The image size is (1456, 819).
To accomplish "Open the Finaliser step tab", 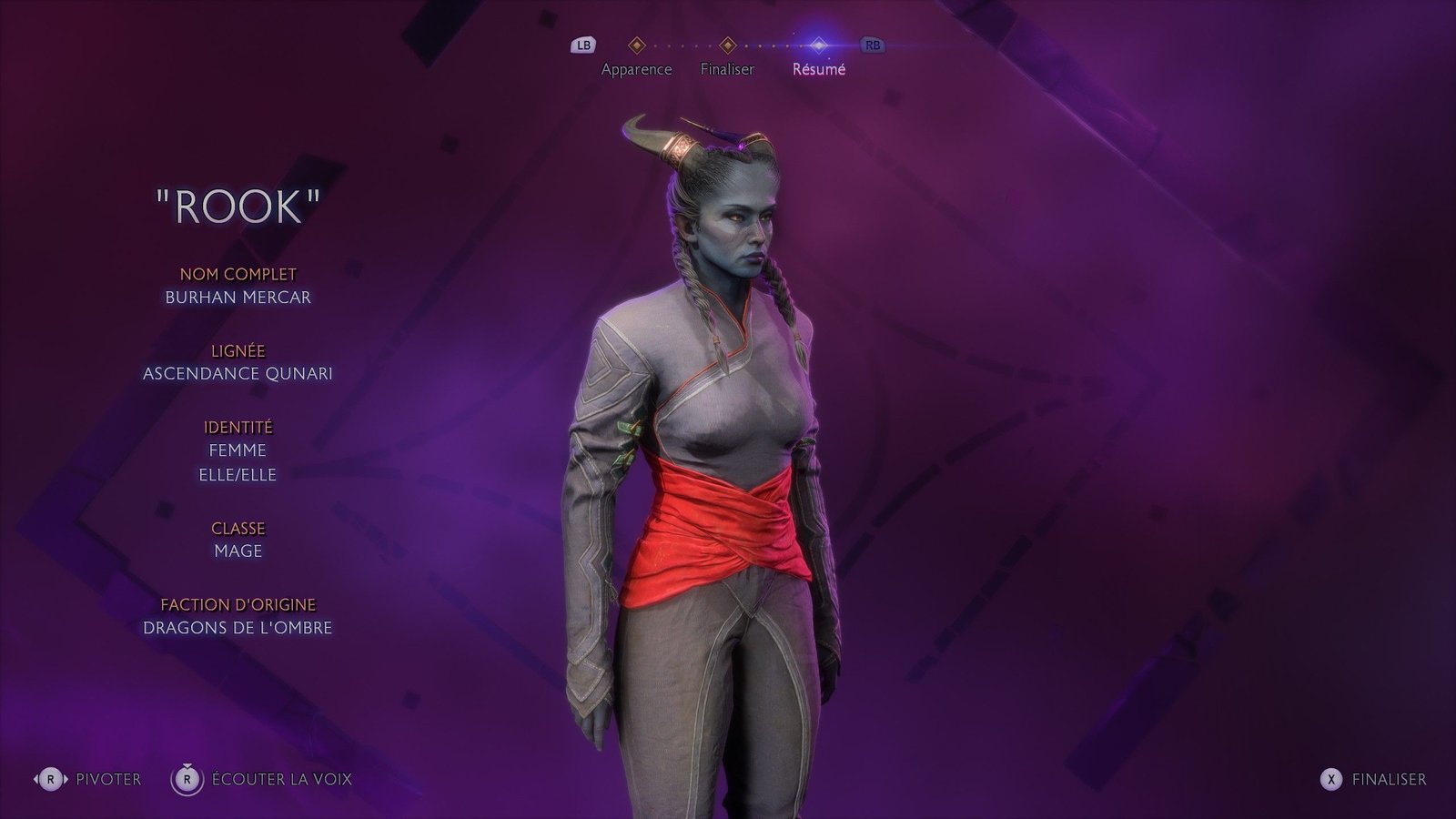I will coord(727,68).
